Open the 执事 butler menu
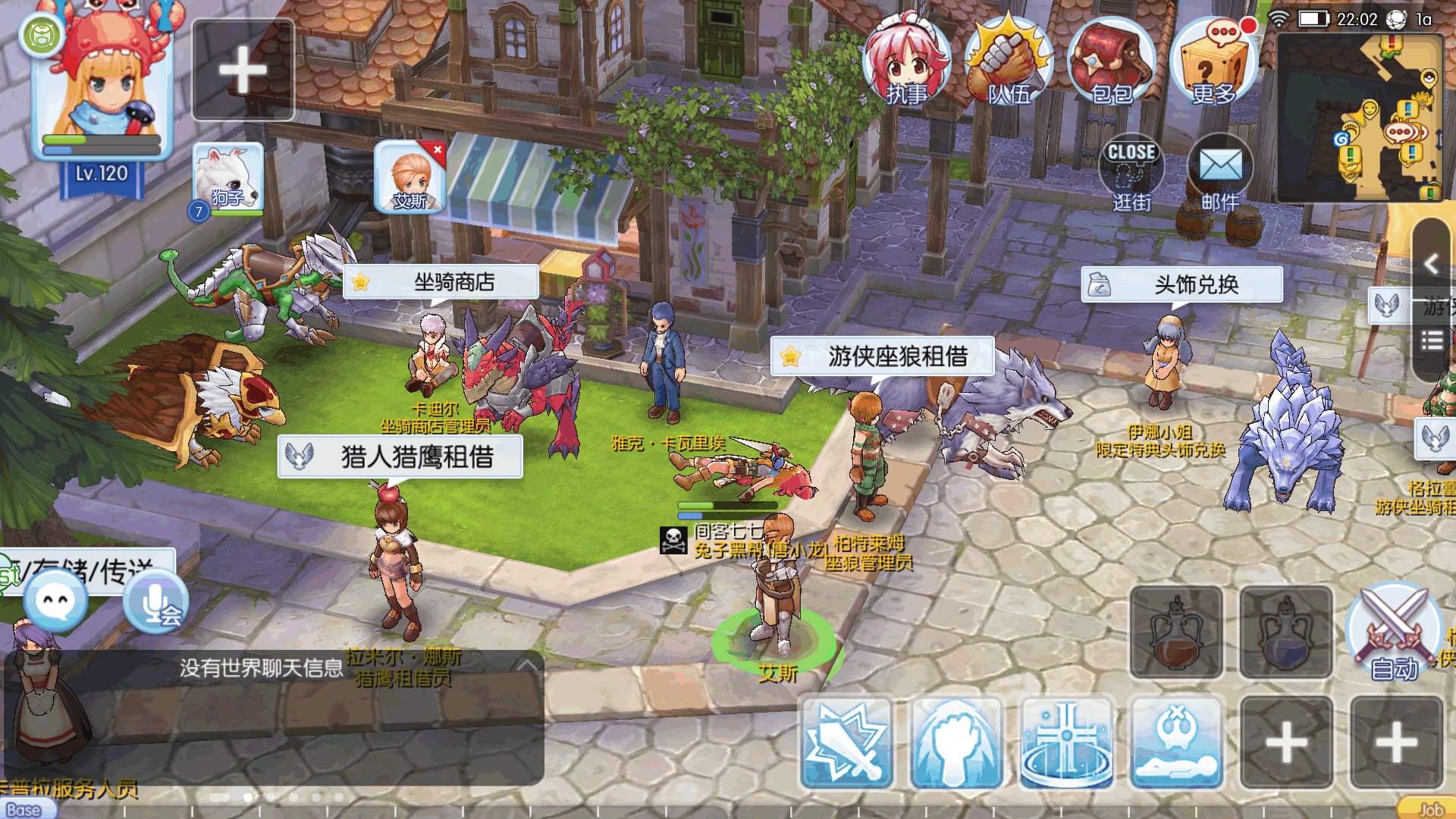Screen dimensions: 1456x819 point(907,62)
